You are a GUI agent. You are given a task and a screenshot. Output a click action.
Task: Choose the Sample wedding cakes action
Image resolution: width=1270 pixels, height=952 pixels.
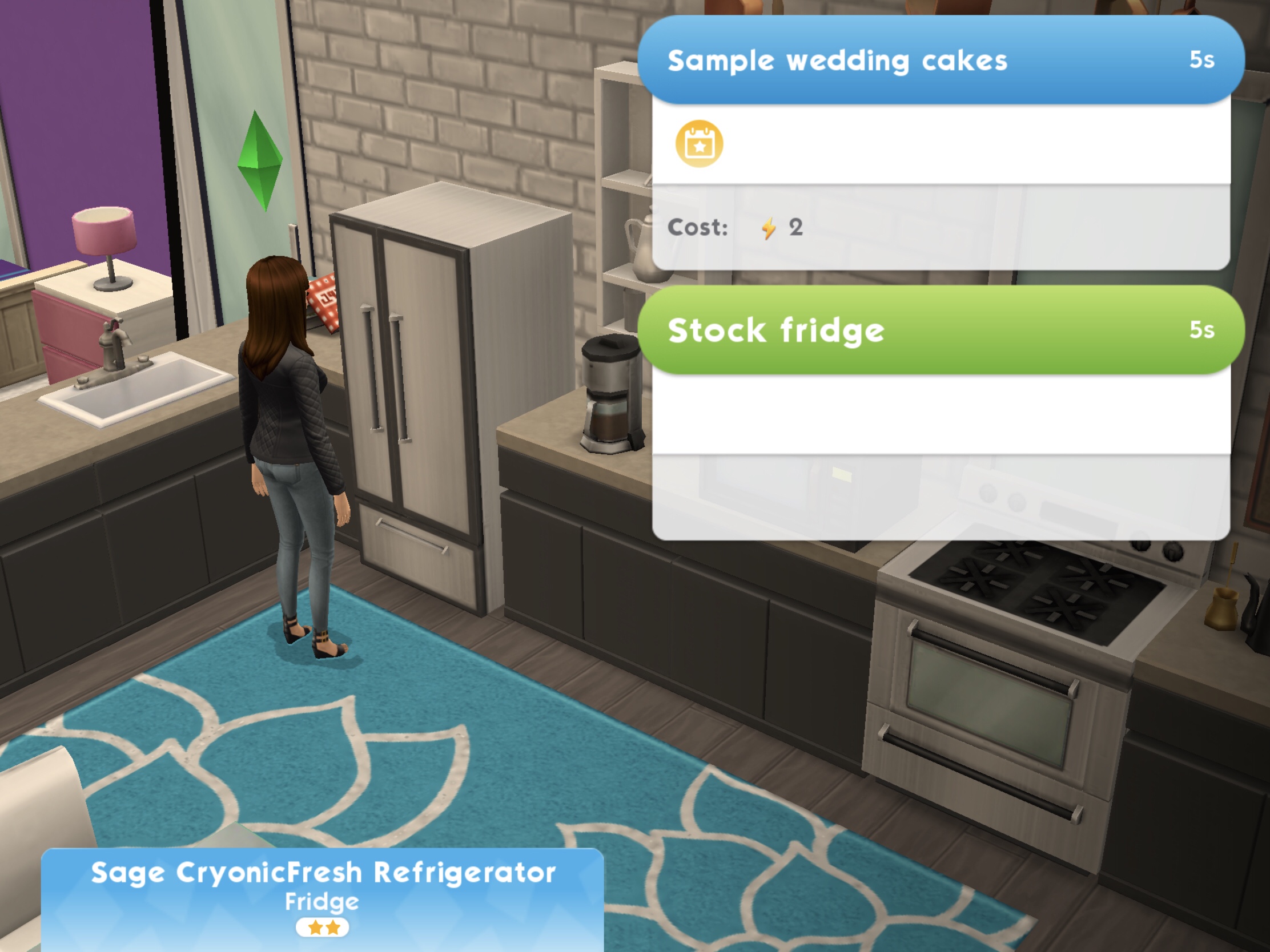pyautogui.click(x=941, y=60)
